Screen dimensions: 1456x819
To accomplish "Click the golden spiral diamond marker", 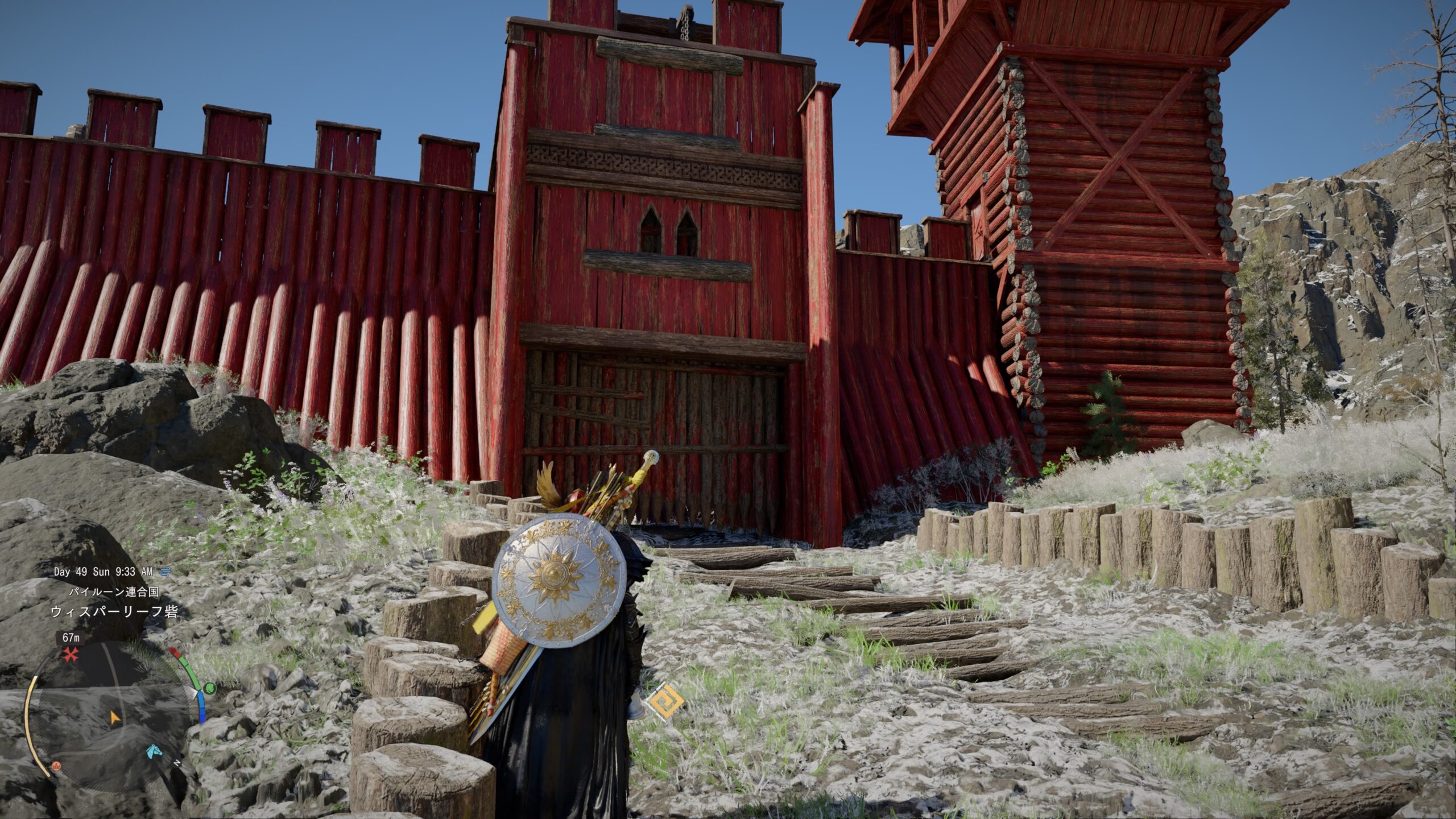I will [665, 702].
